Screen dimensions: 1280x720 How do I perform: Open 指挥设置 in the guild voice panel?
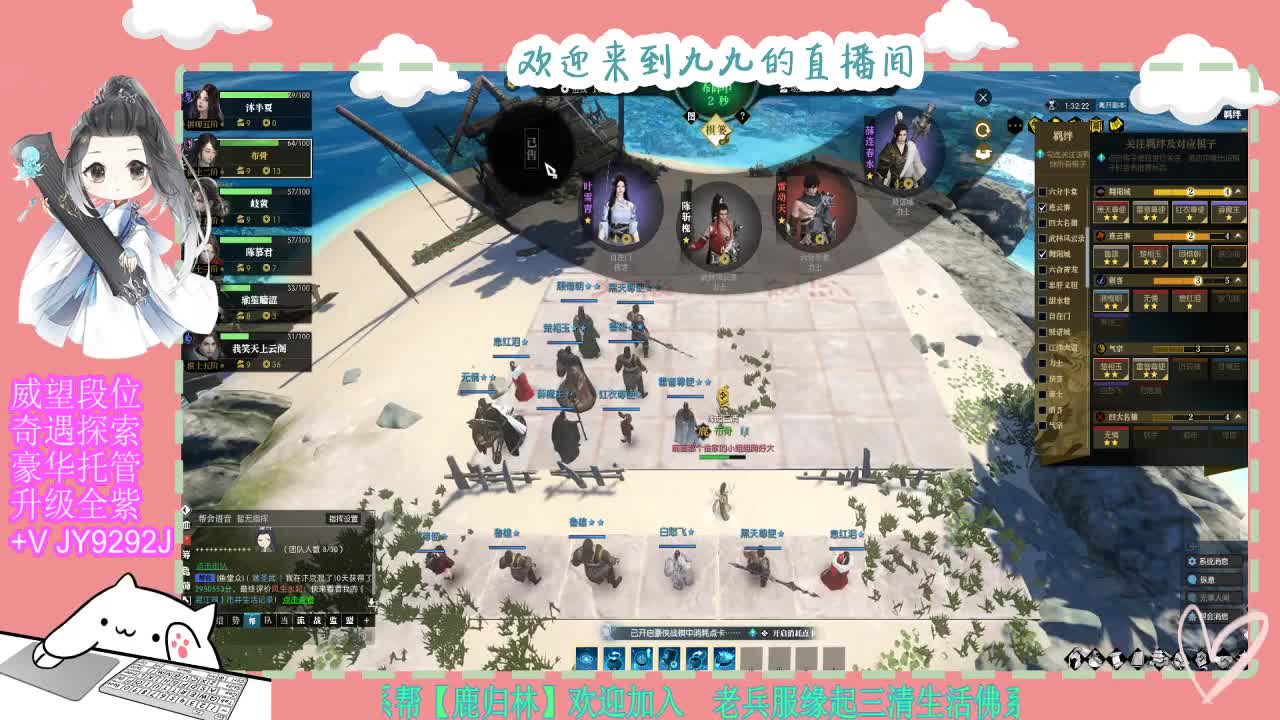(x=344, y=519)
